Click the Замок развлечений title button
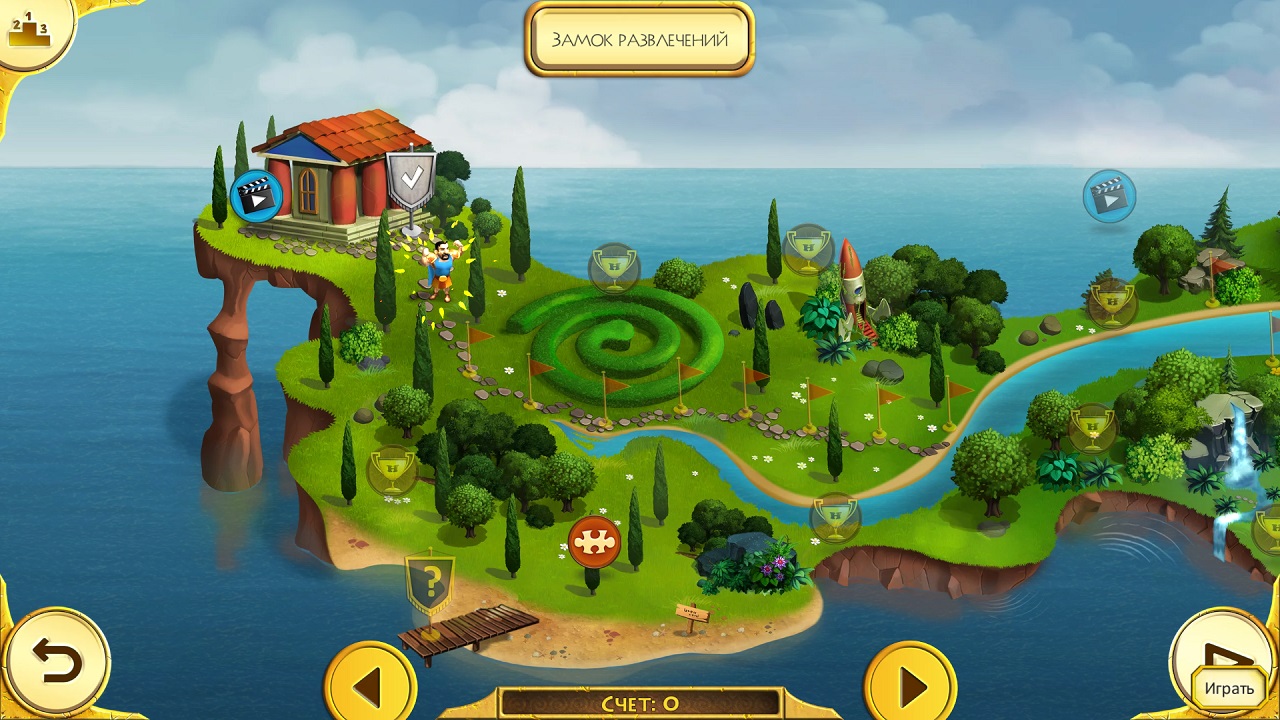Image resolution: width=1280 pixels, height=720 pixels. click(639, 40)
